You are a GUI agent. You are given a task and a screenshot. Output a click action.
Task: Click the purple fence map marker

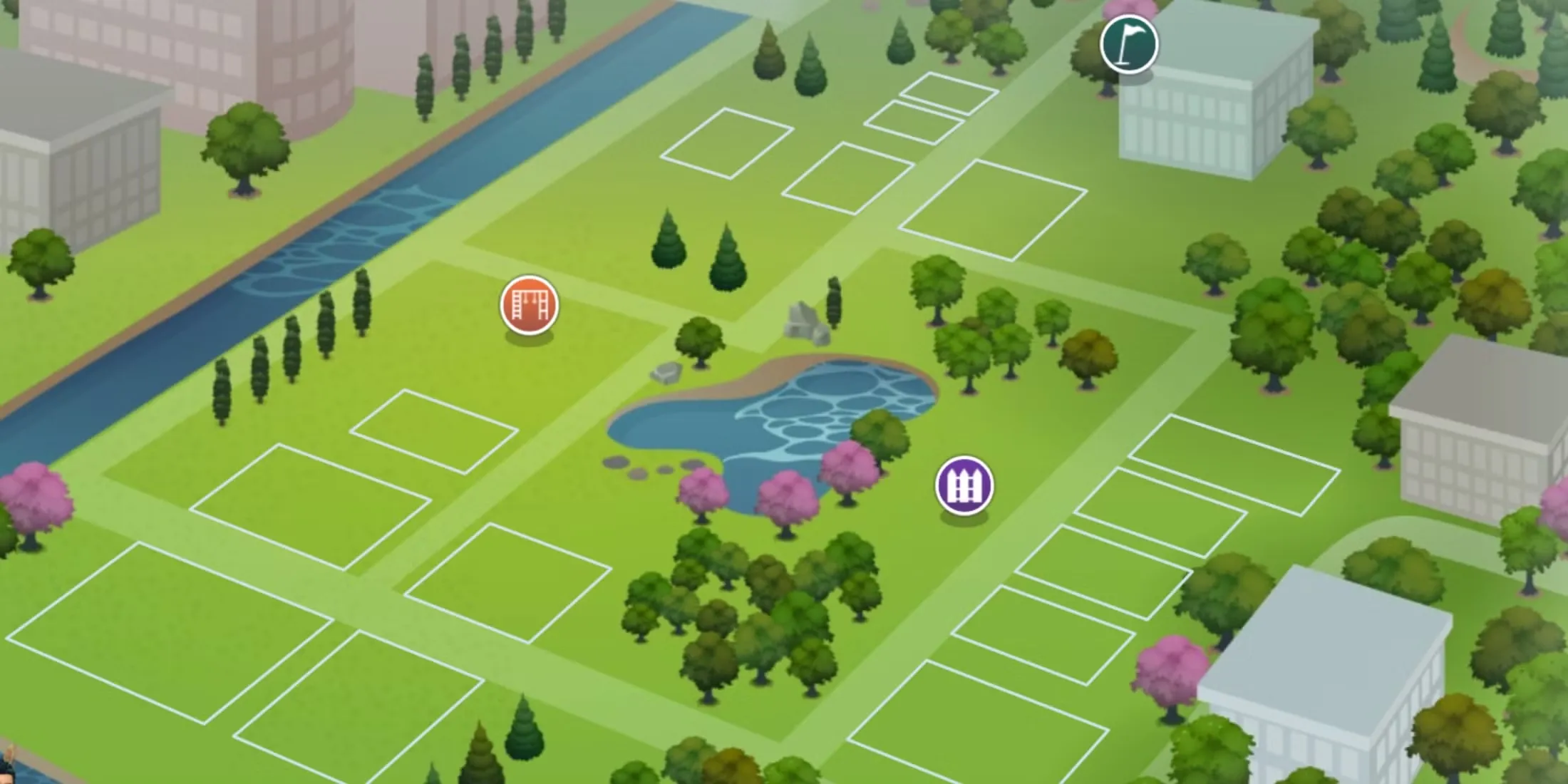[964, 485]
